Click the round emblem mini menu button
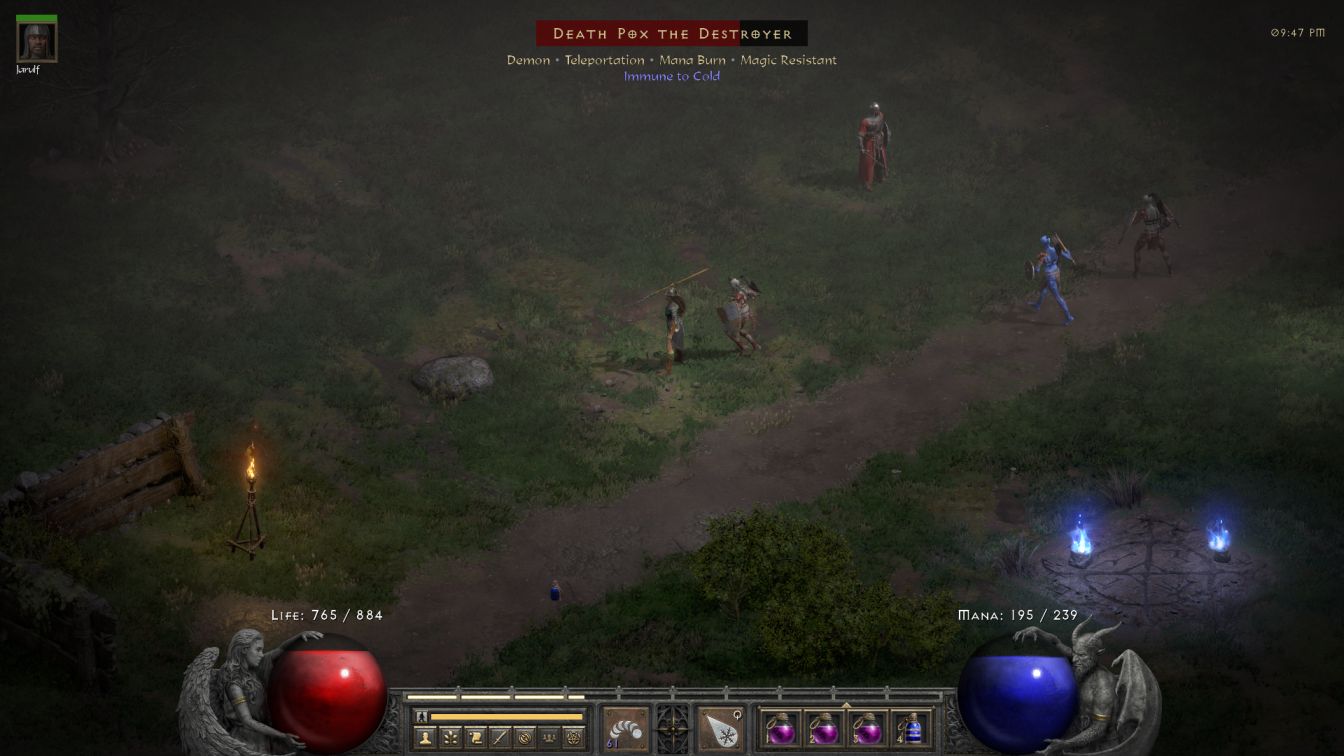 pos(524,738)
